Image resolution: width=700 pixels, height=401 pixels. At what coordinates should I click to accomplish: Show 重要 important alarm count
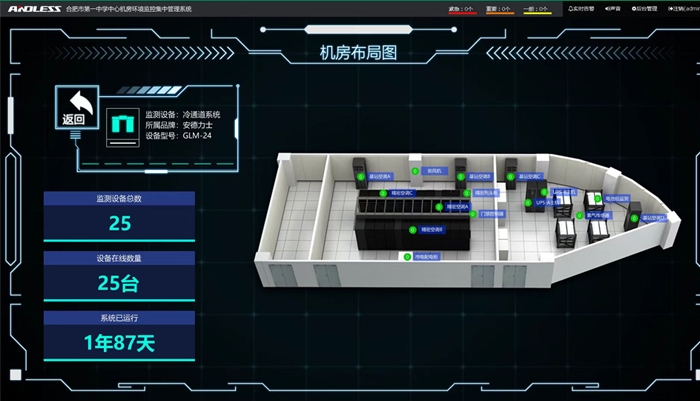click(x=499, y=9)
